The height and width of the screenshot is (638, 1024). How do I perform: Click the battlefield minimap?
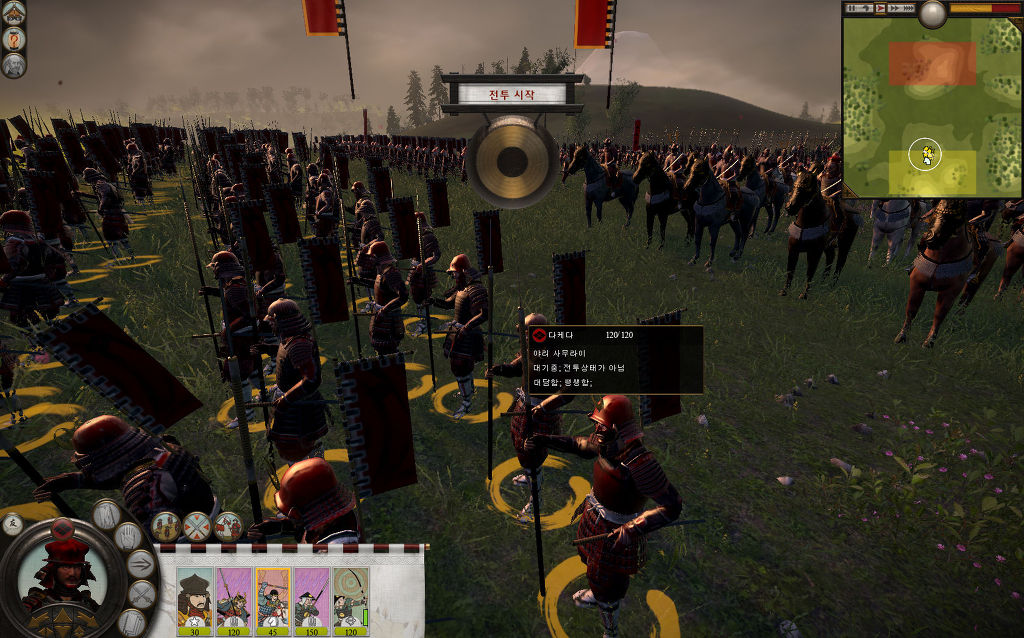pyautogui.click(x=931, y=105)
